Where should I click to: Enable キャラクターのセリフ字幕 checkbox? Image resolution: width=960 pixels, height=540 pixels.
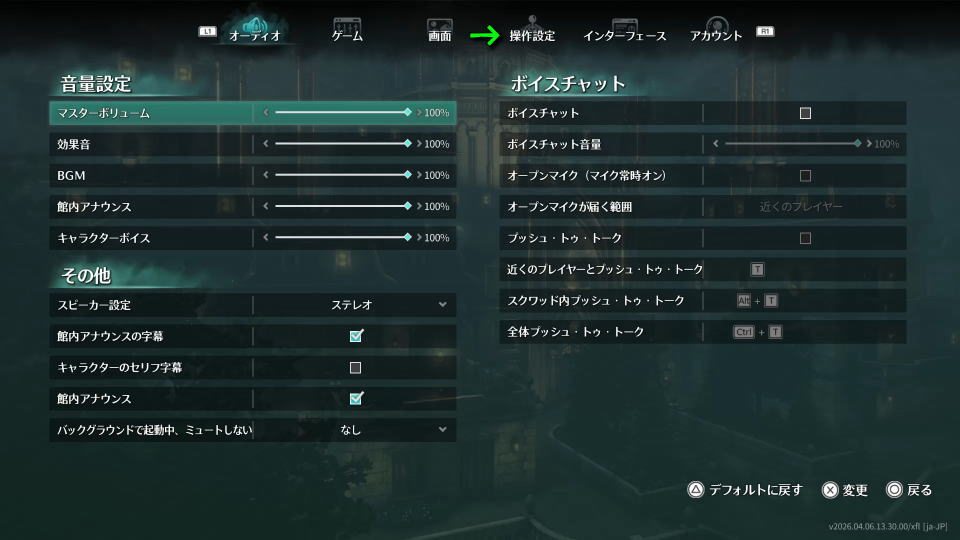pos(355,367)
